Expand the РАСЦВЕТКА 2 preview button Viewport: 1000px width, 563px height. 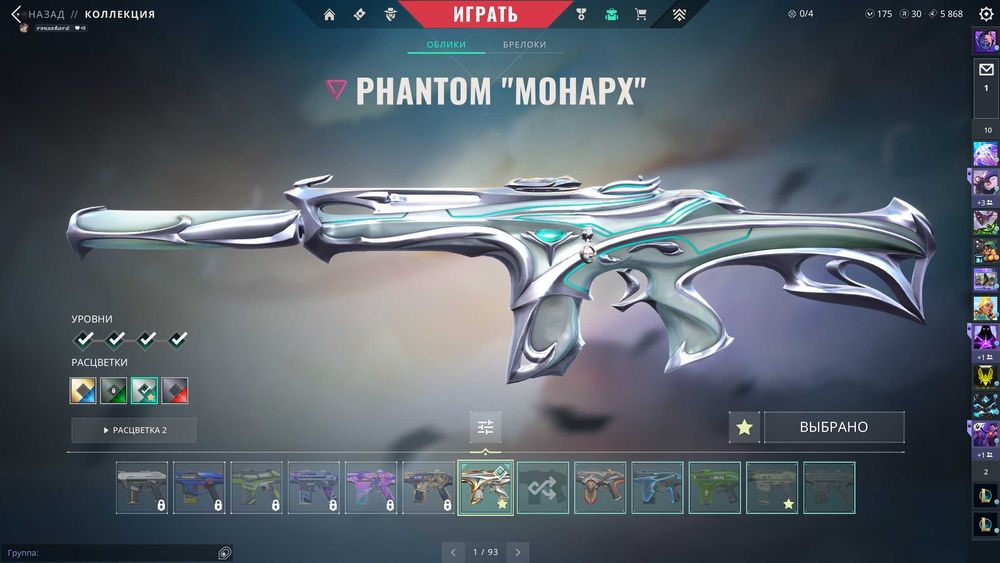(134, 430)
